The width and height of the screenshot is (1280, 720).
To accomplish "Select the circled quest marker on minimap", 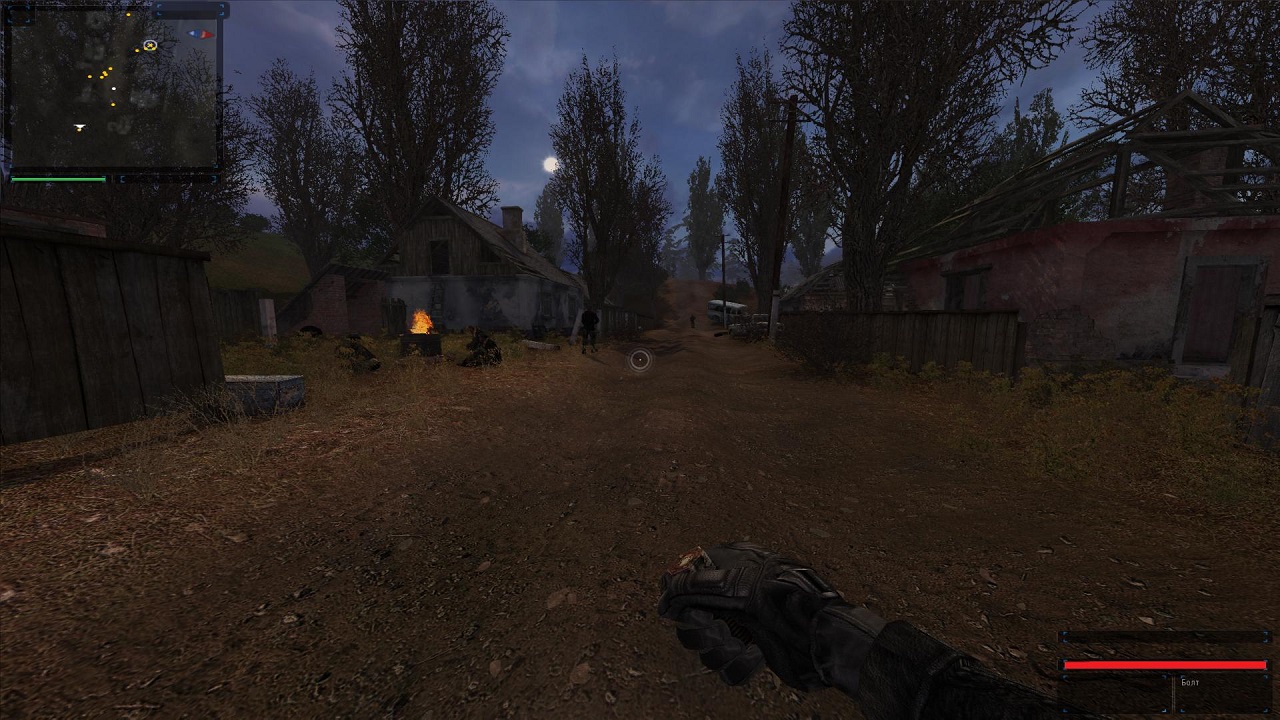I will [x=150, y=45].
